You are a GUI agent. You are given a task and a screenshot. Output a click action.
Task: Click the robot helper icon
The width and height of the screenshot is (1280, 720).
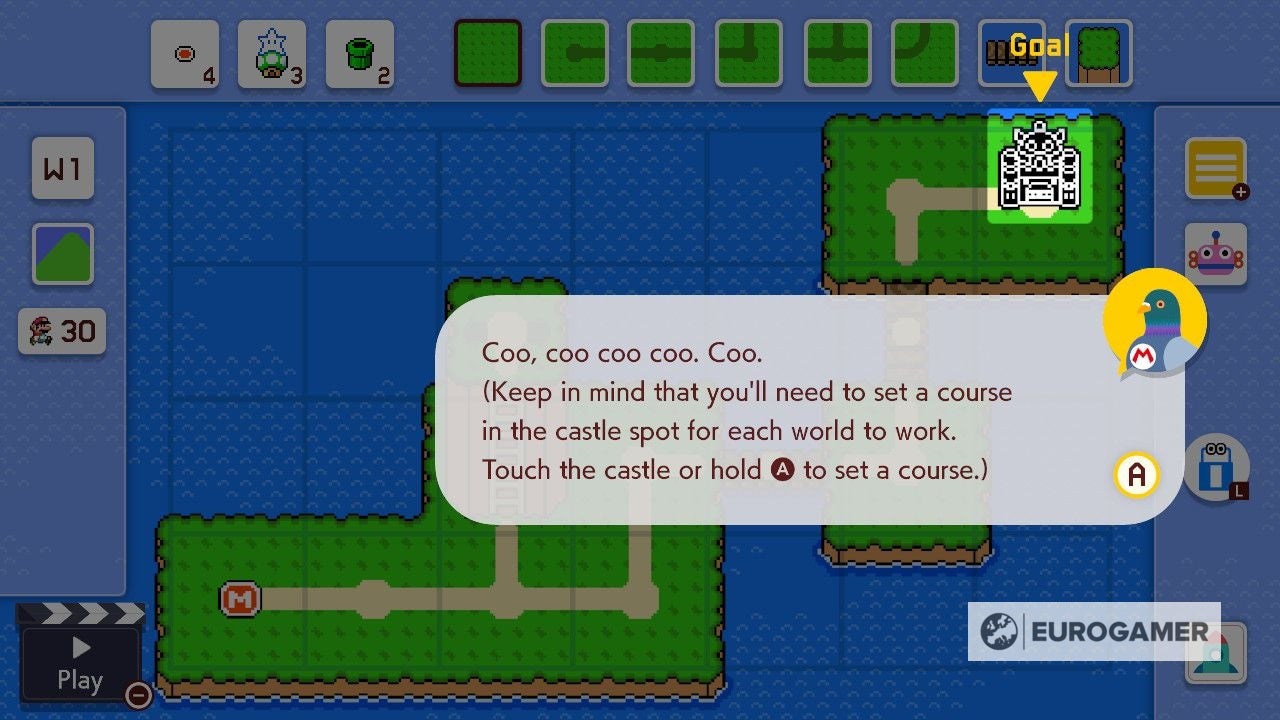click(1216, 253)
